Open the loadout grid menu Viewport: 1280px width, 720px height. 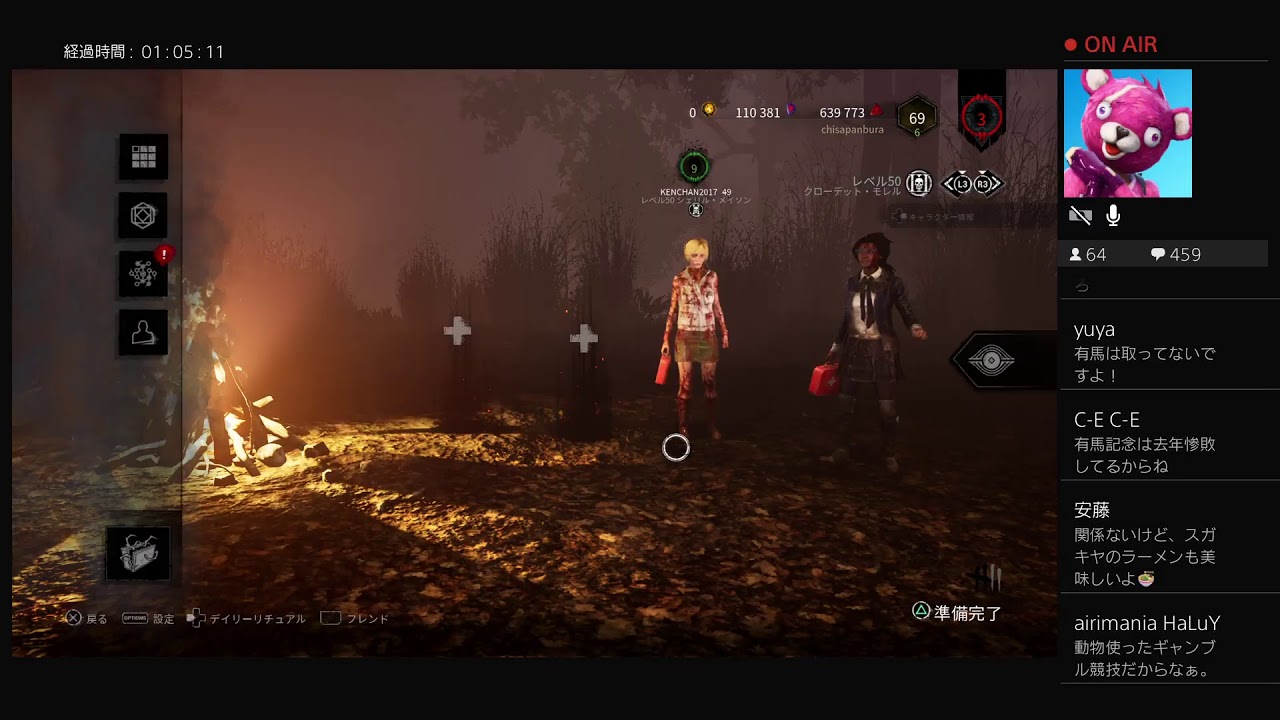tap(144, 157)
